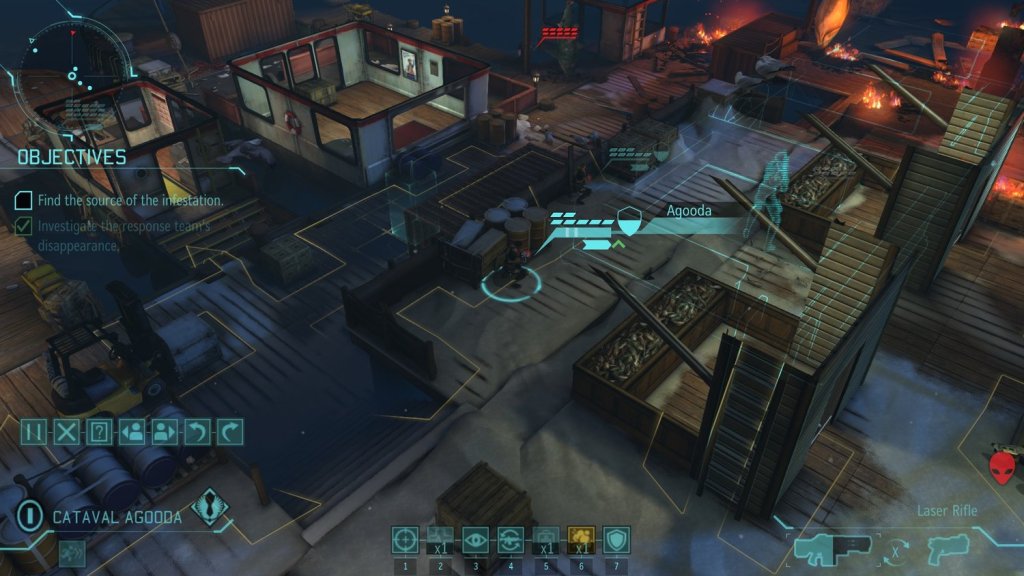
Task: Select 'Find the source of the infestation' objective
Action: (x=130, y=201)
